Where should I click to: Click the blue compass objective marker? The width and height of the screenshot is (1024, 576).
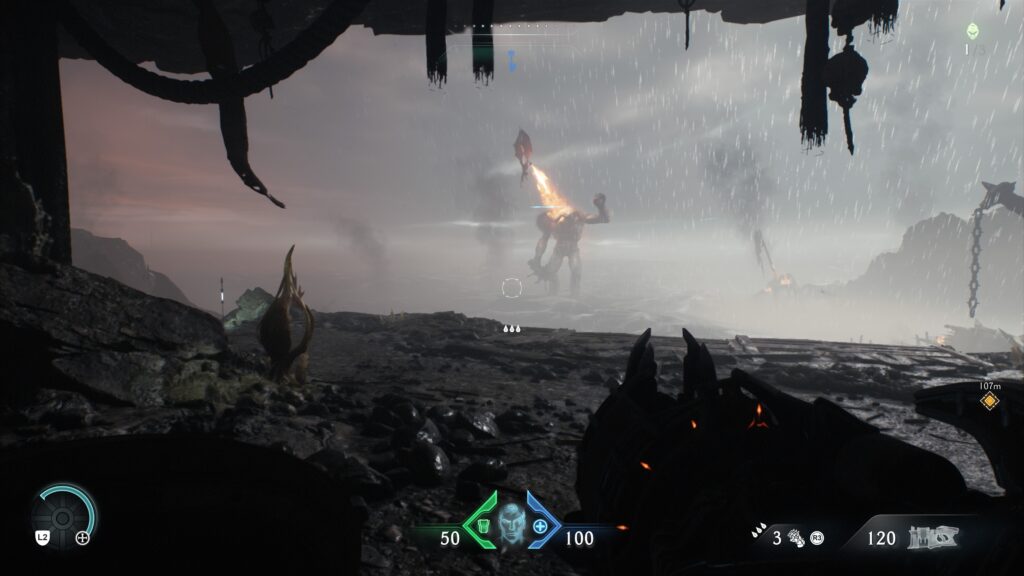[512, 60]
